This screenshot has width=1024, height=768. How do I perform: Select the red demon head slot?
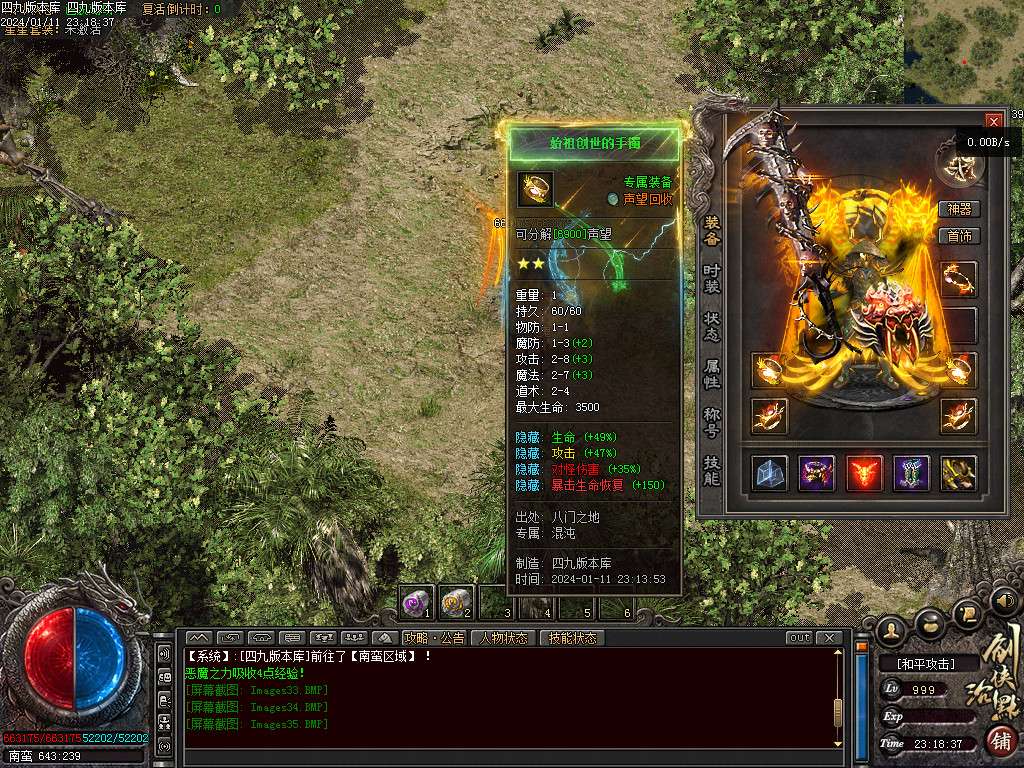pyautogui.click(x=864, y=473)
